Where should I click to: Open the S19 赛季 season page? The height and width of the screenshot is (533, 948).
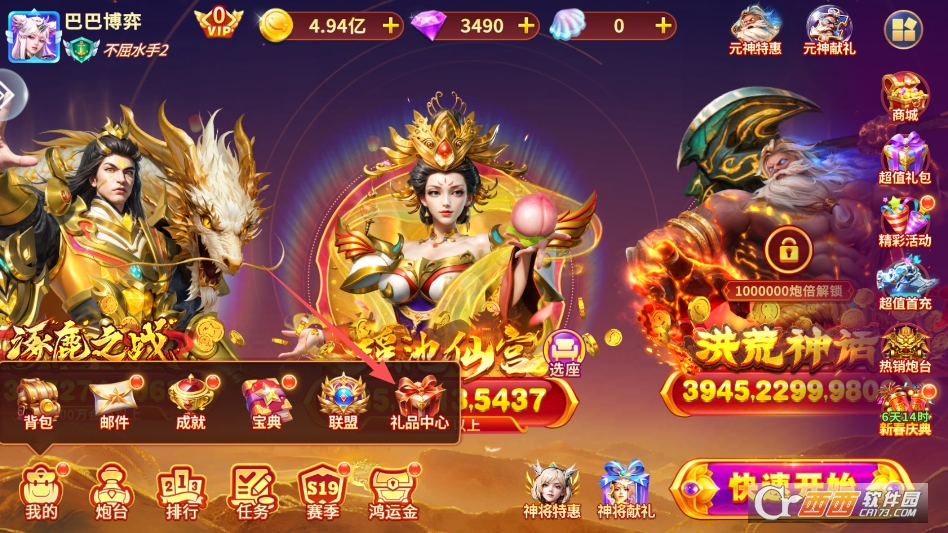pos(322,492)
